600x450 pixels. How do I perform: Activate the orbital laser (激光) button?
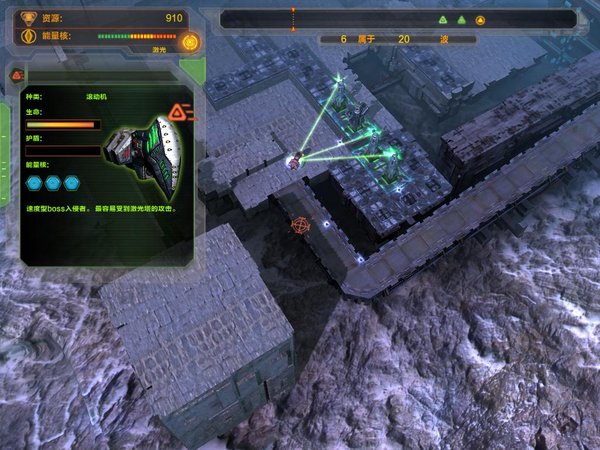click(192, 42)
